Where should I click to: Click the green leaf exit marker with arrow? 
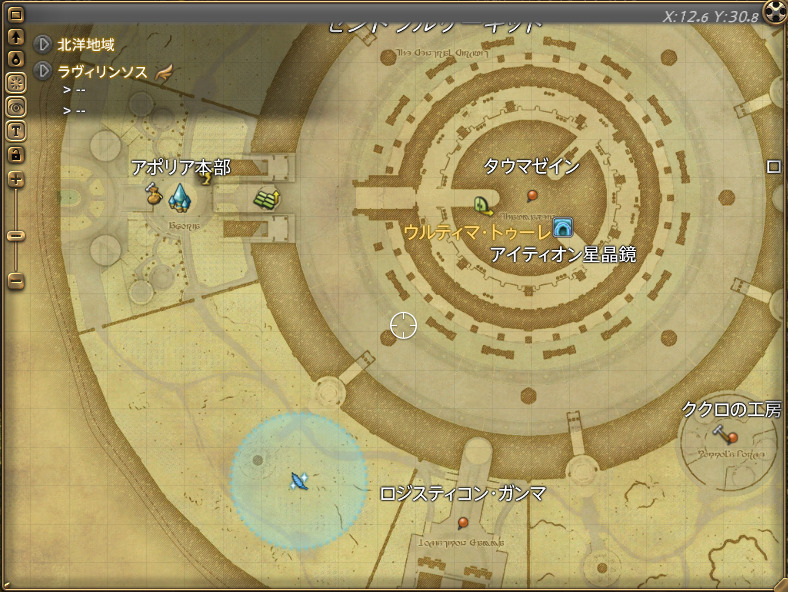click(483, 205)
